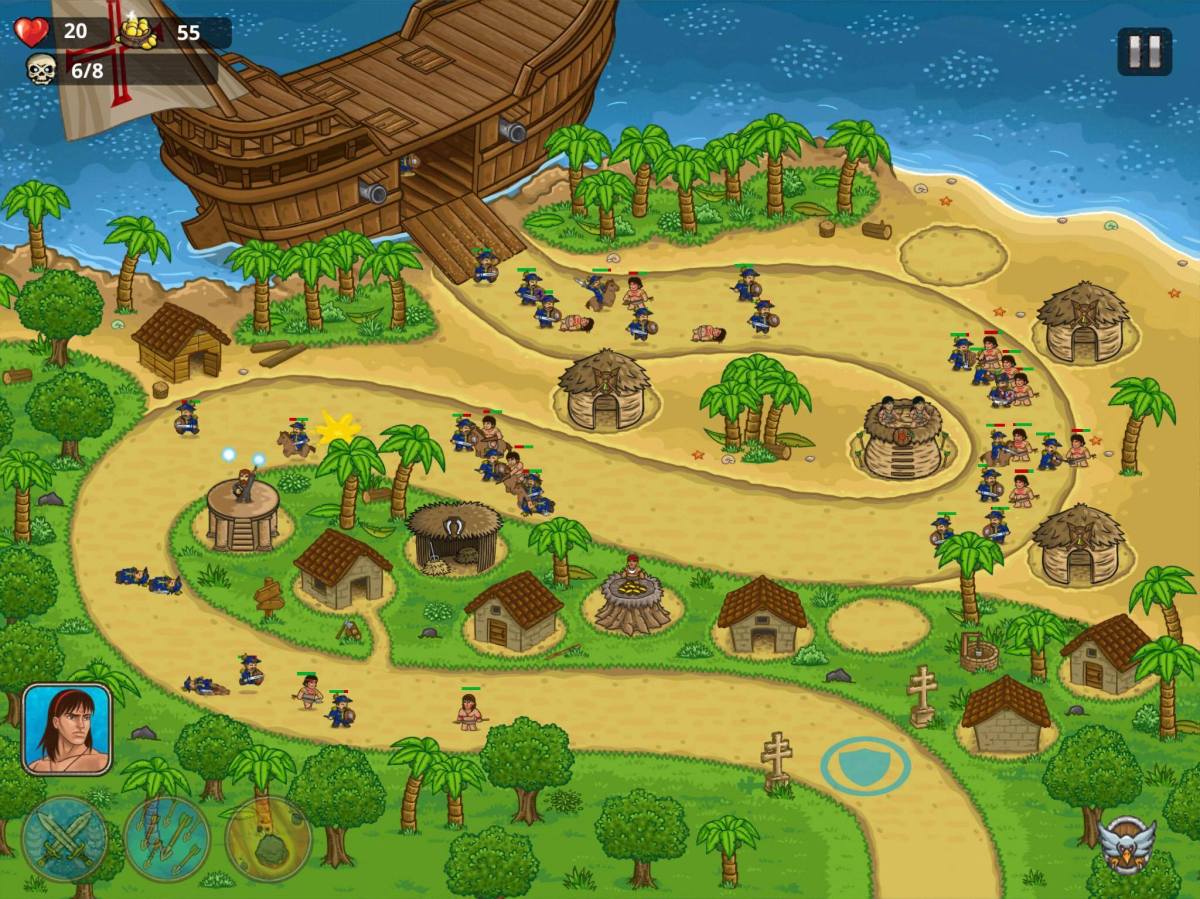Pause the game with the pause button
Image resolution: width=1200 pixels, height=899 pixels.
pos(1144,51)
